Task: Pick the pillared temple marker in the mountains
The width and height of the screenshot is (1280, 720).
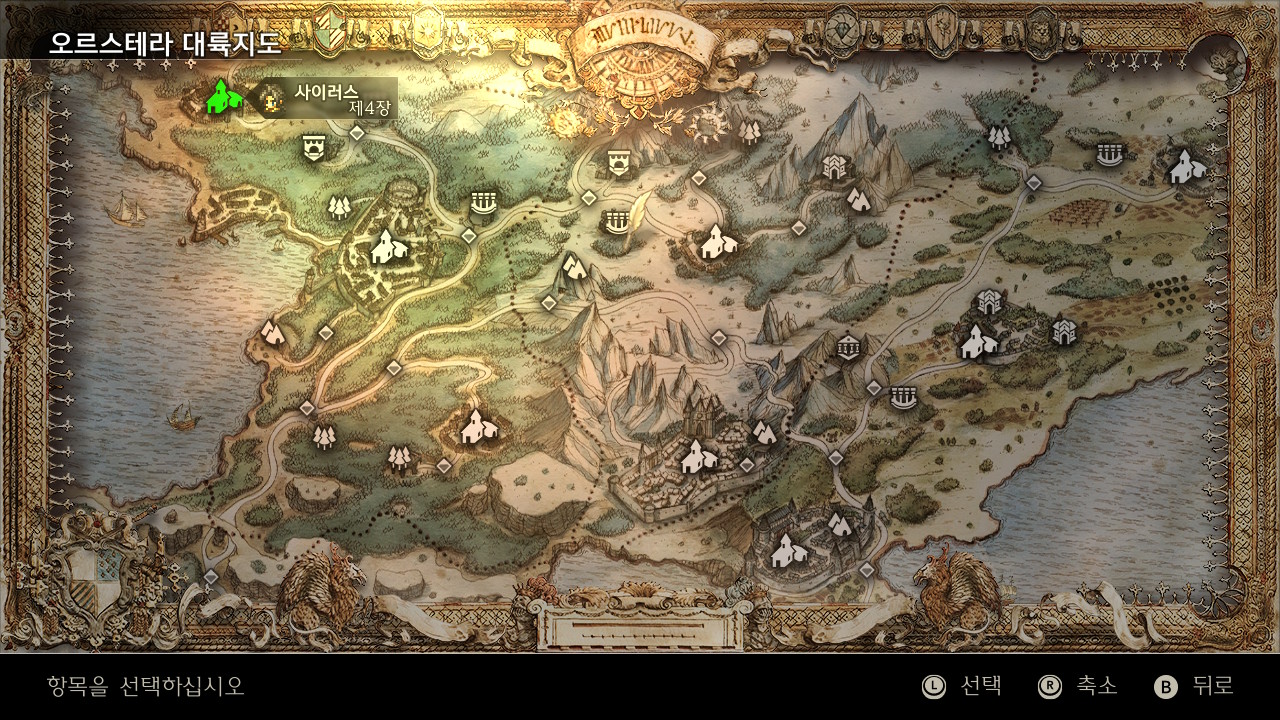Action: [x=848, y=347]
